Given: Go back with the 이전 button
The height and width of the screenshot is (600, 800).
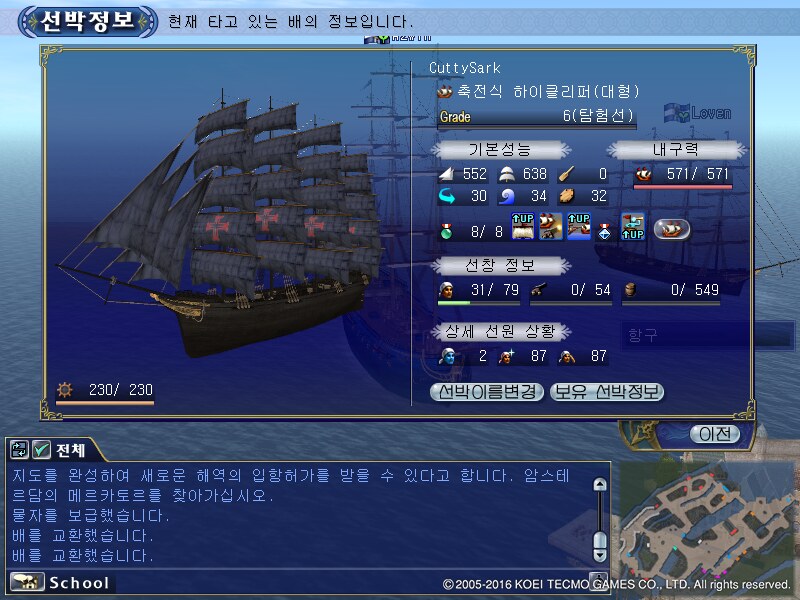Looking at the screenshot, I should pyautogui.click(x=714, y=433).
